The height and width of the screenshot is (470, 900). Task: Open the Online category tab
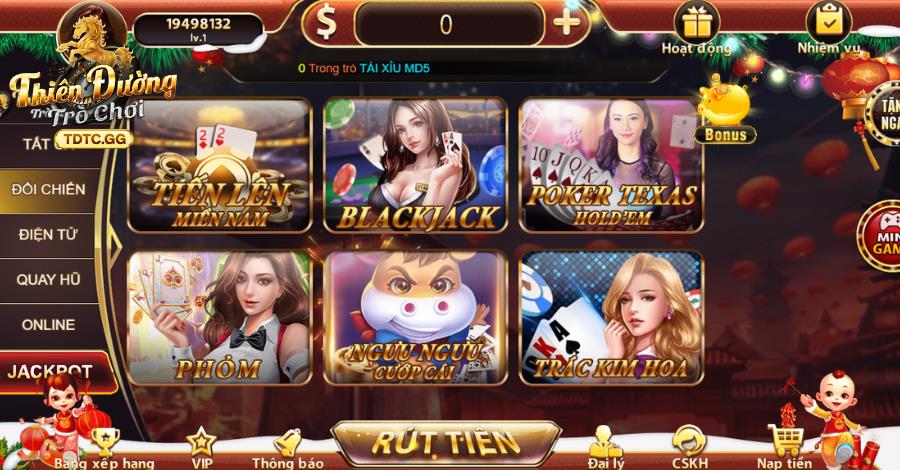[x=48, y=324]
